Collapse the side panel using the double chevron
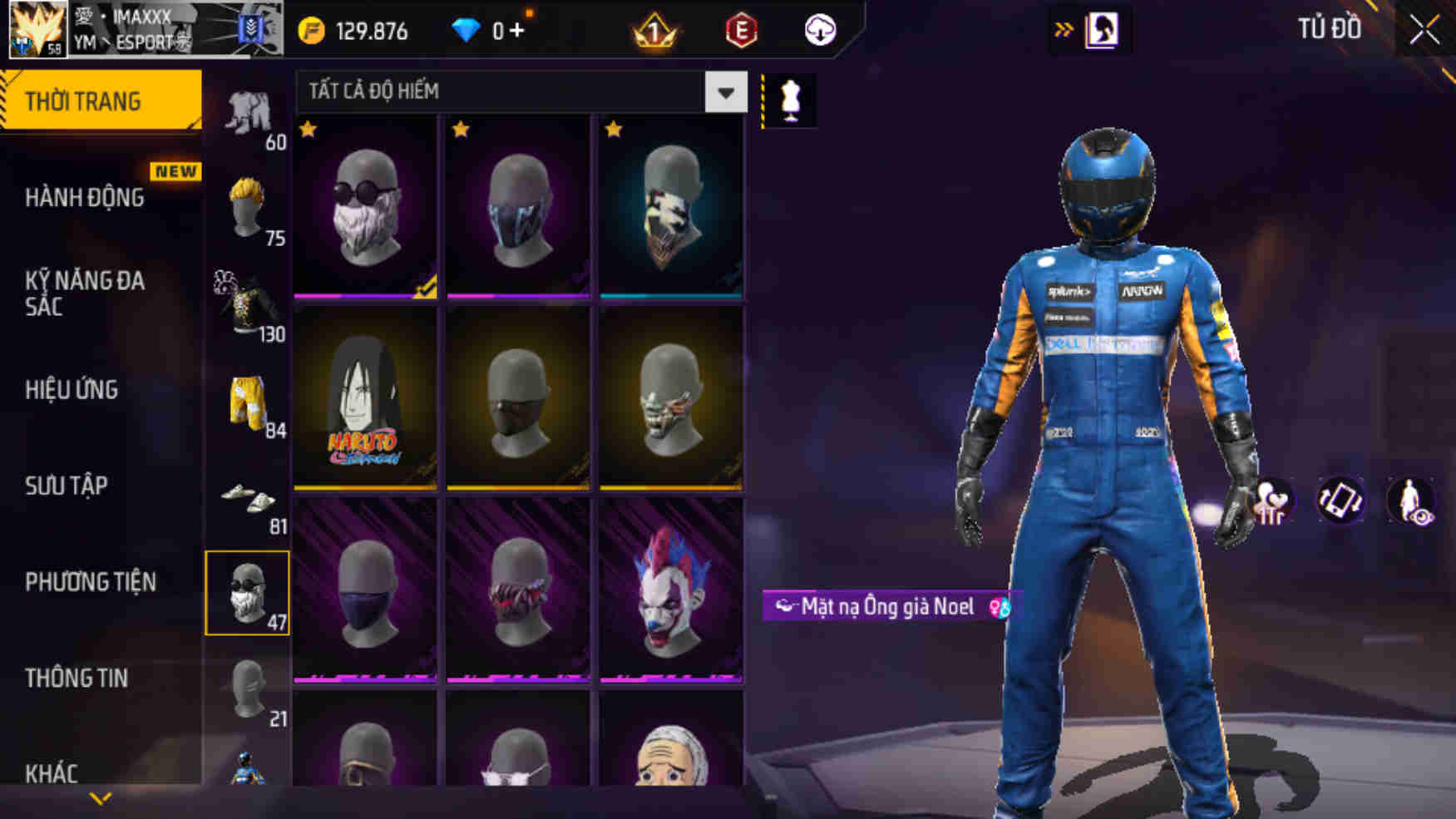 [1065, 27]
